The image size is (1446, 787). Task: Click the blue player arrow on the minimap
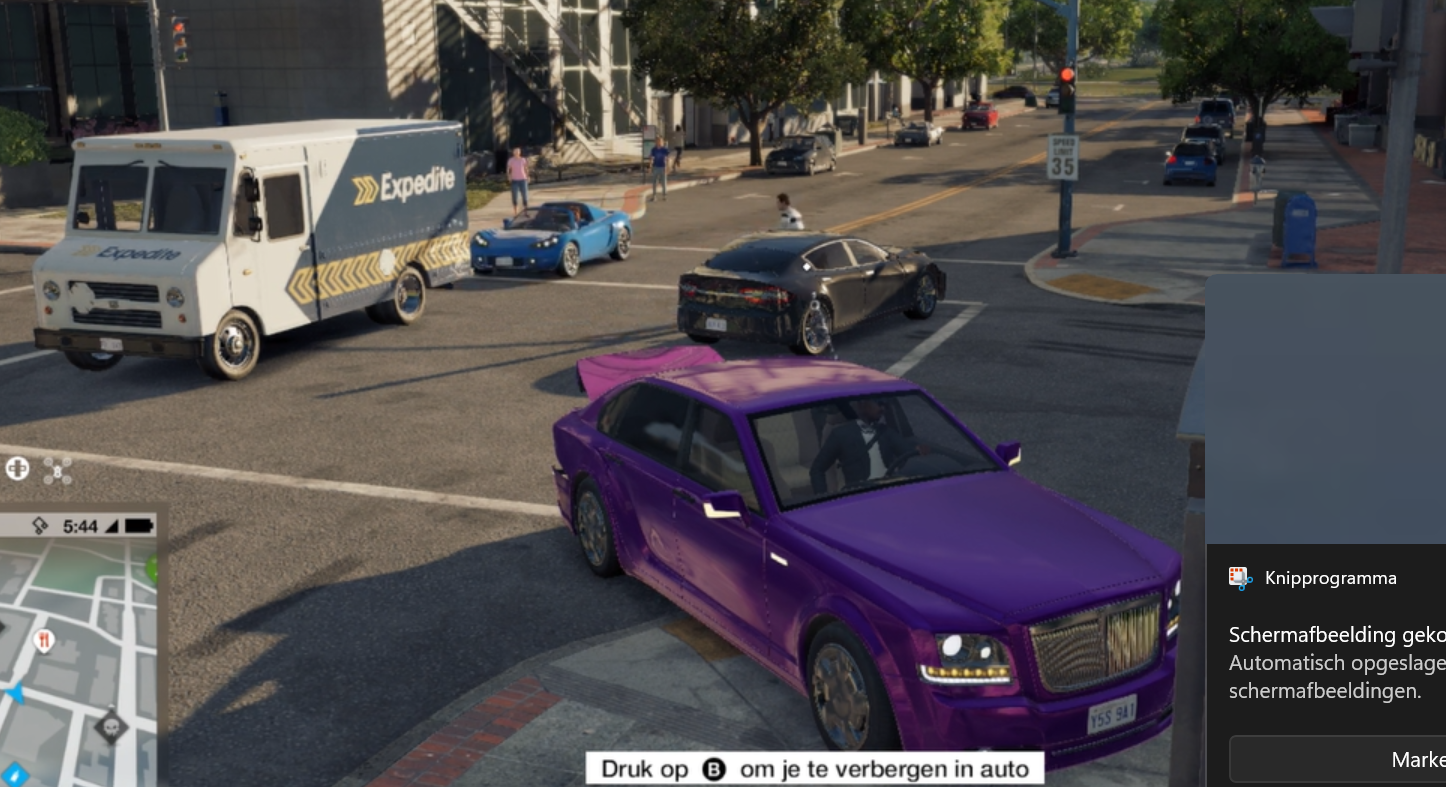15,693
